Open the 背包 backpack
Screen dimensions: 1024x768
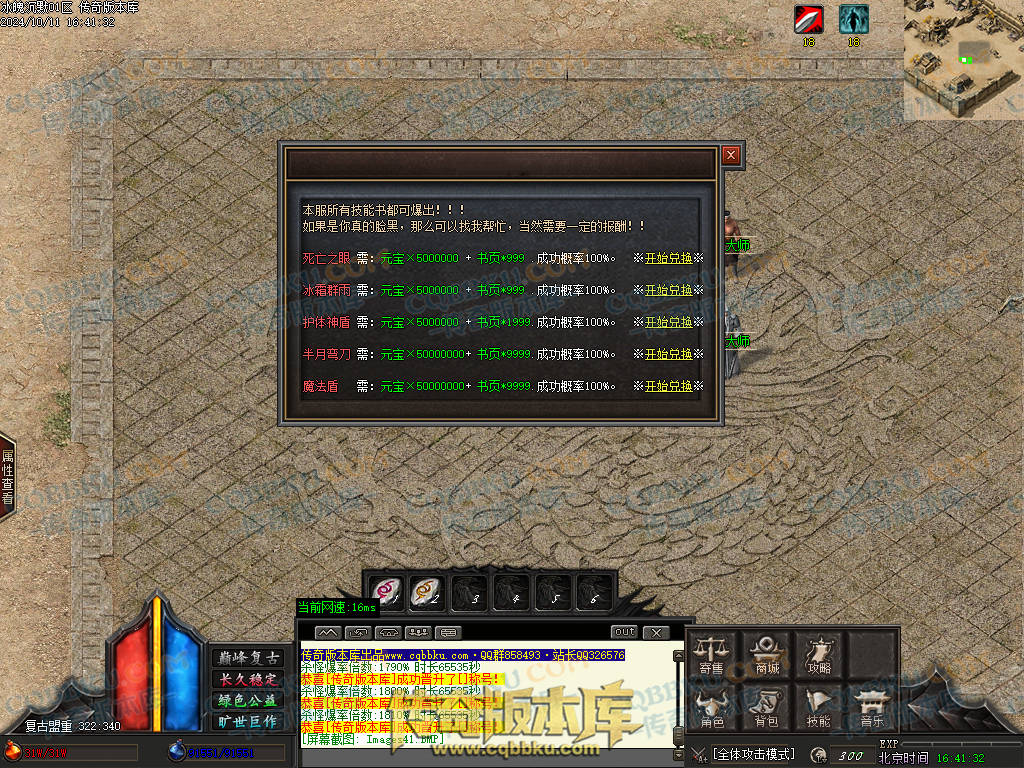767,707
